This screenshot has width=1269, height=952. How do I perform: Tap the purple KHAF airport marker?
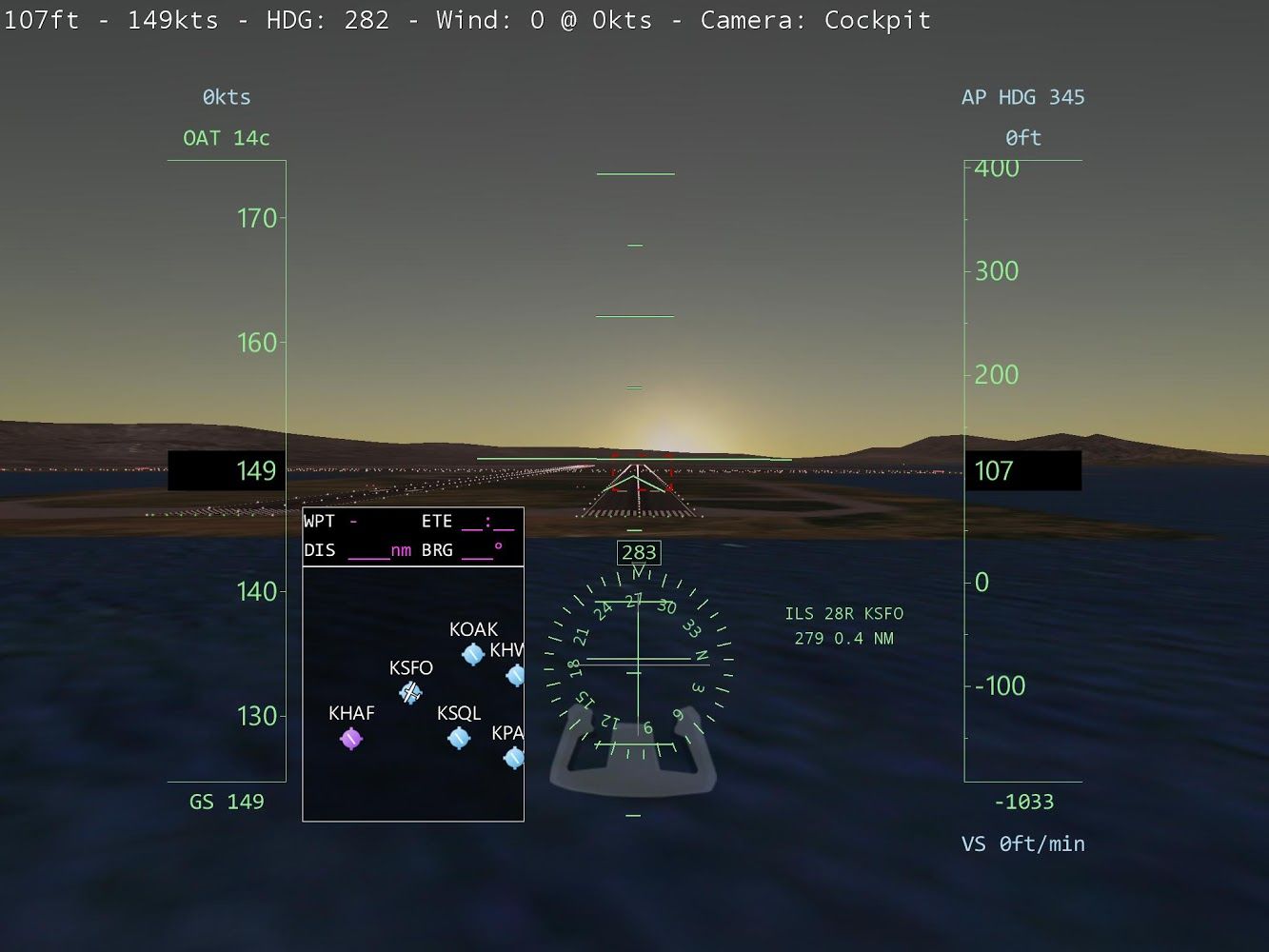pos(351,738)
